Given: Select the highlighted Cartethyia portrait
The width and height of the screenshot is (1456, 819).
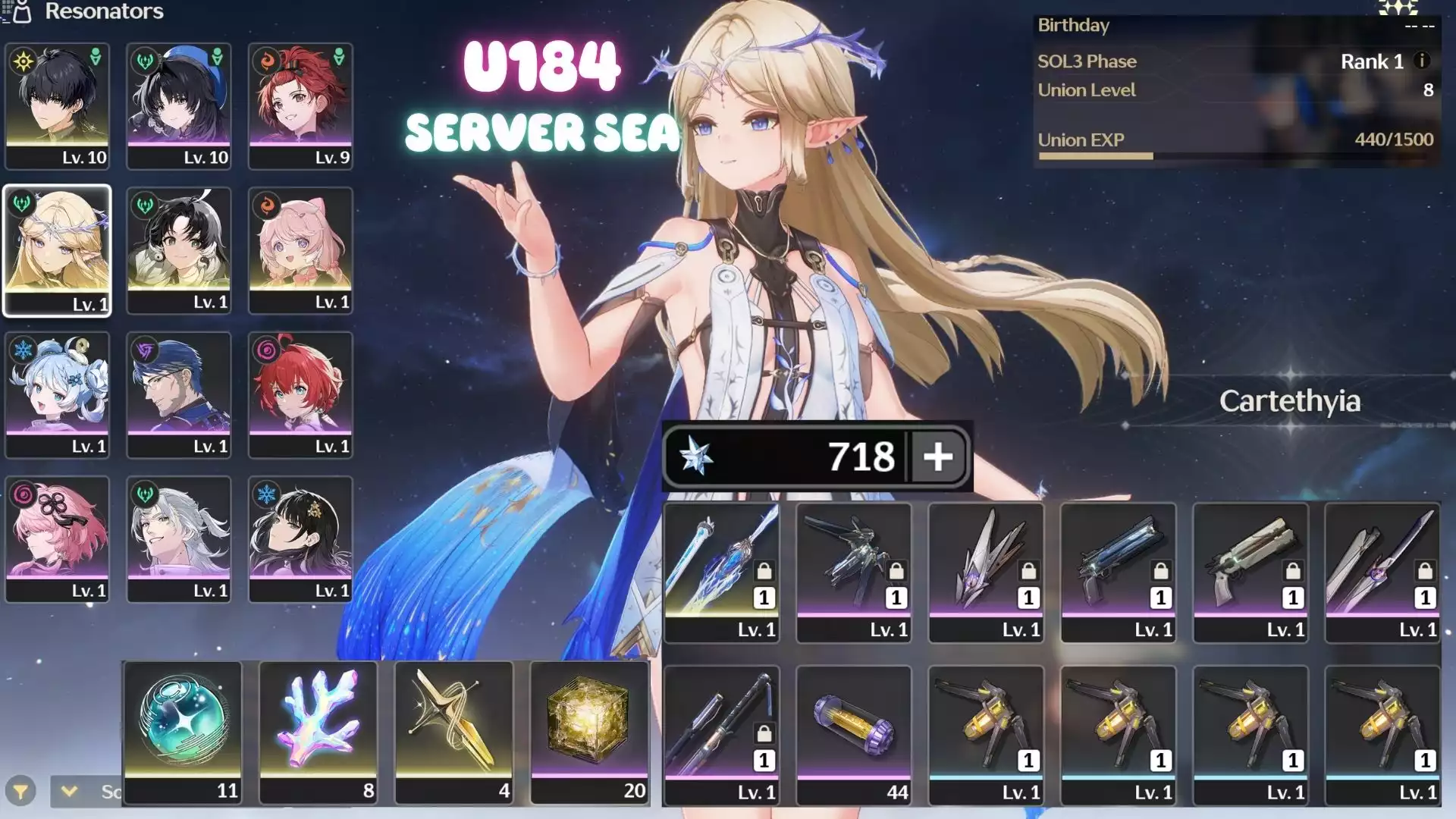Looking at the screenshot, I should [57, 249].
